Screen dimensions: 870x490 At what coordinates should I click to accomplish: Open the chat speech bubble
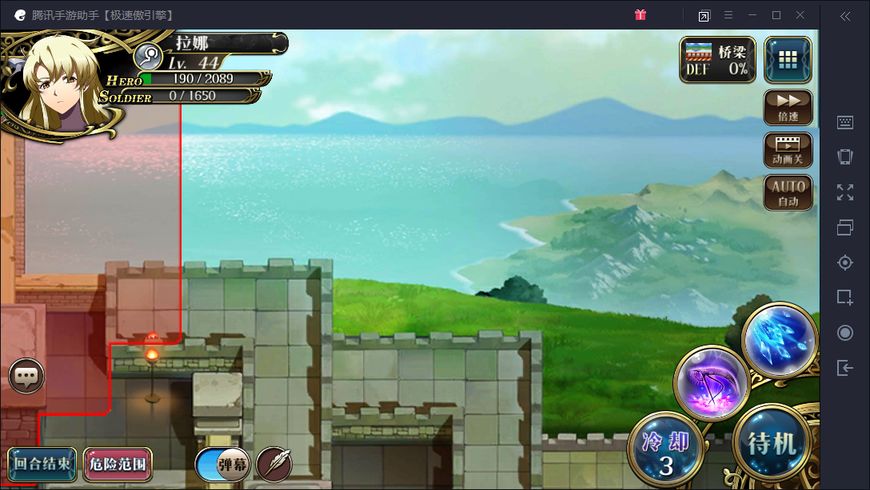click(x=26, y=377)
